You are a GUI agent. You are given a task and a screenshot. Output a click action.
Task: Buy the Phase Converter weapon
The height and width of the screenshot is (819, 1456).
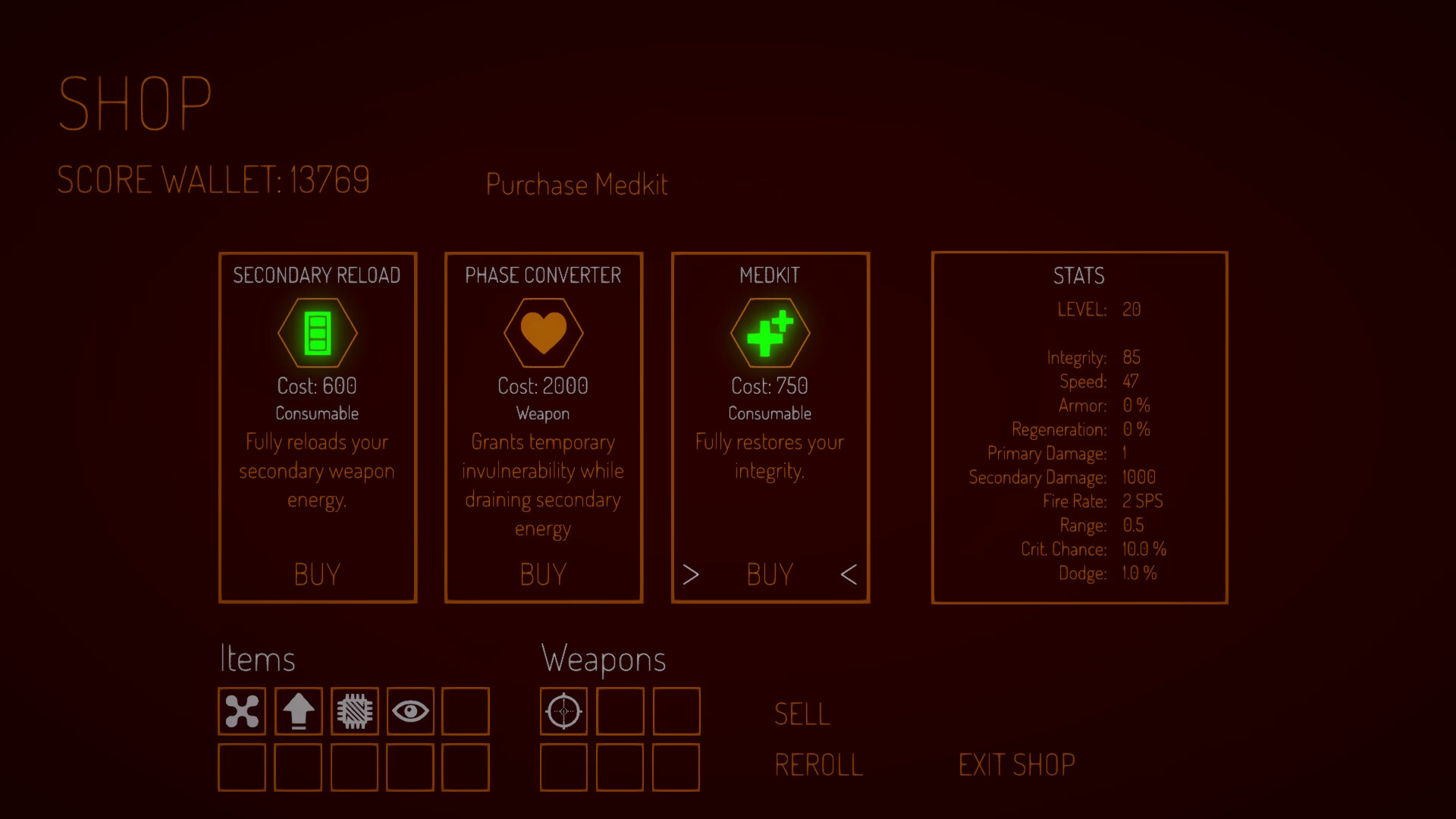point(543,574)
